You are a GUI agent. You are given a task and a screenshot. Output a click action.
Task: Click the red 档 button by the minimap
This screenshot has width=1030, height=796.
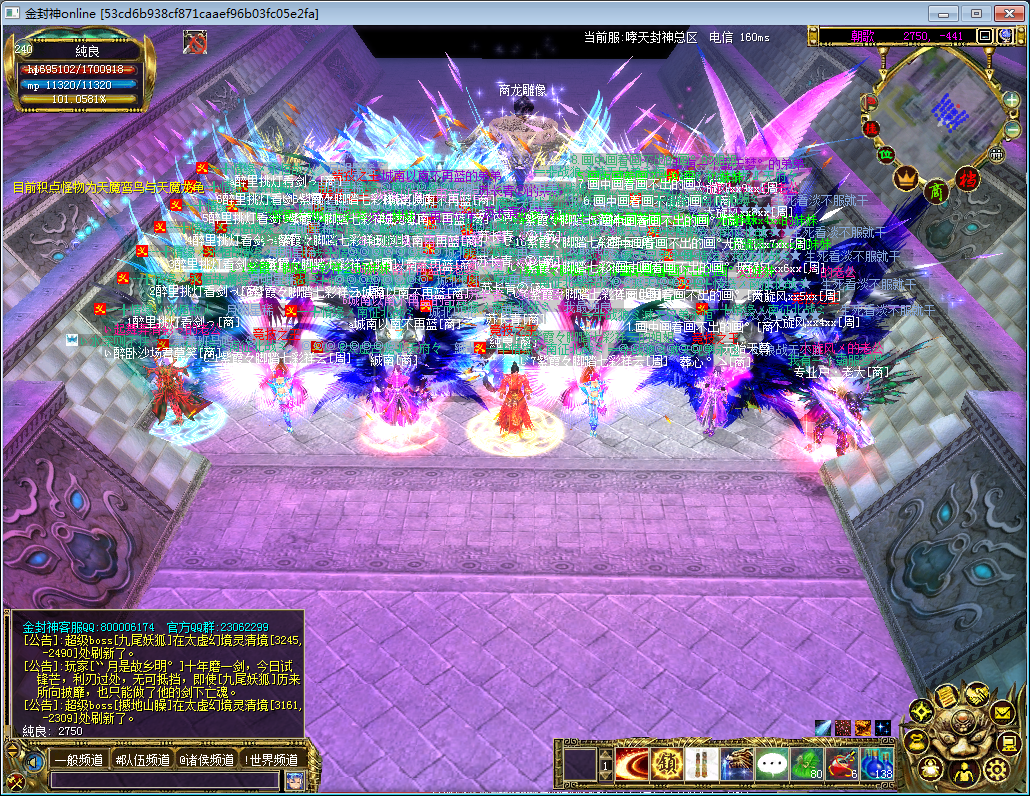[x=969, y=178]
